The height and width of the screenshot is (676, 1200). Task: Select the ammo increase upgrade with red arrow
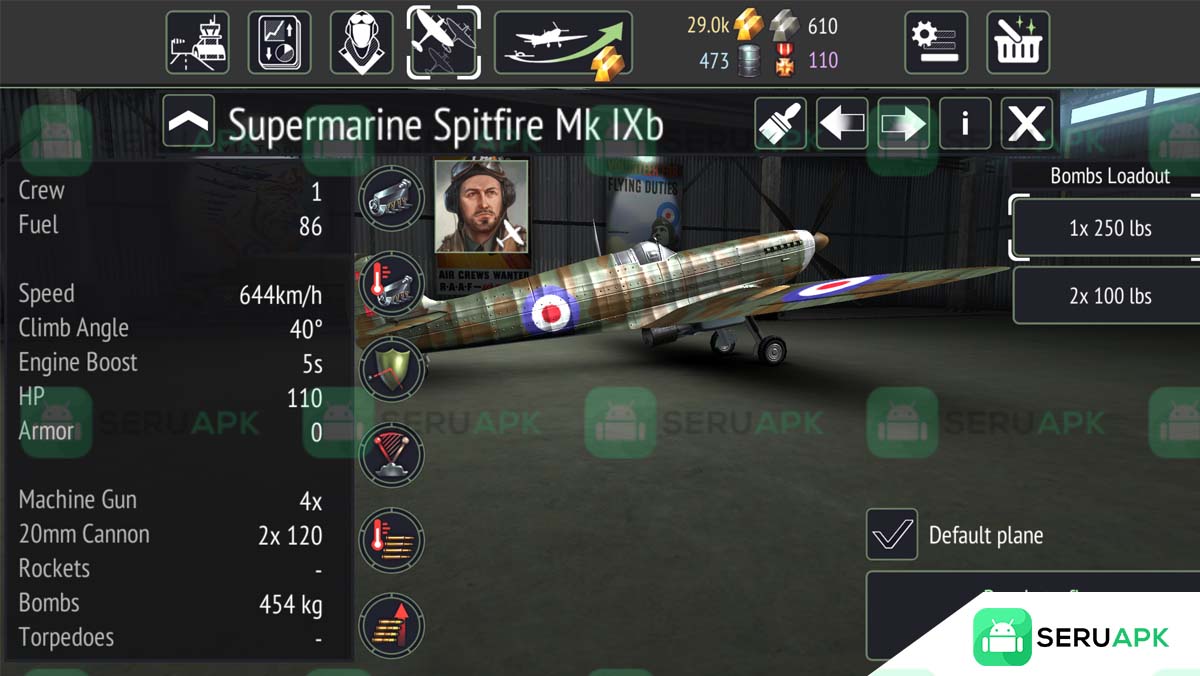point(391,625)
